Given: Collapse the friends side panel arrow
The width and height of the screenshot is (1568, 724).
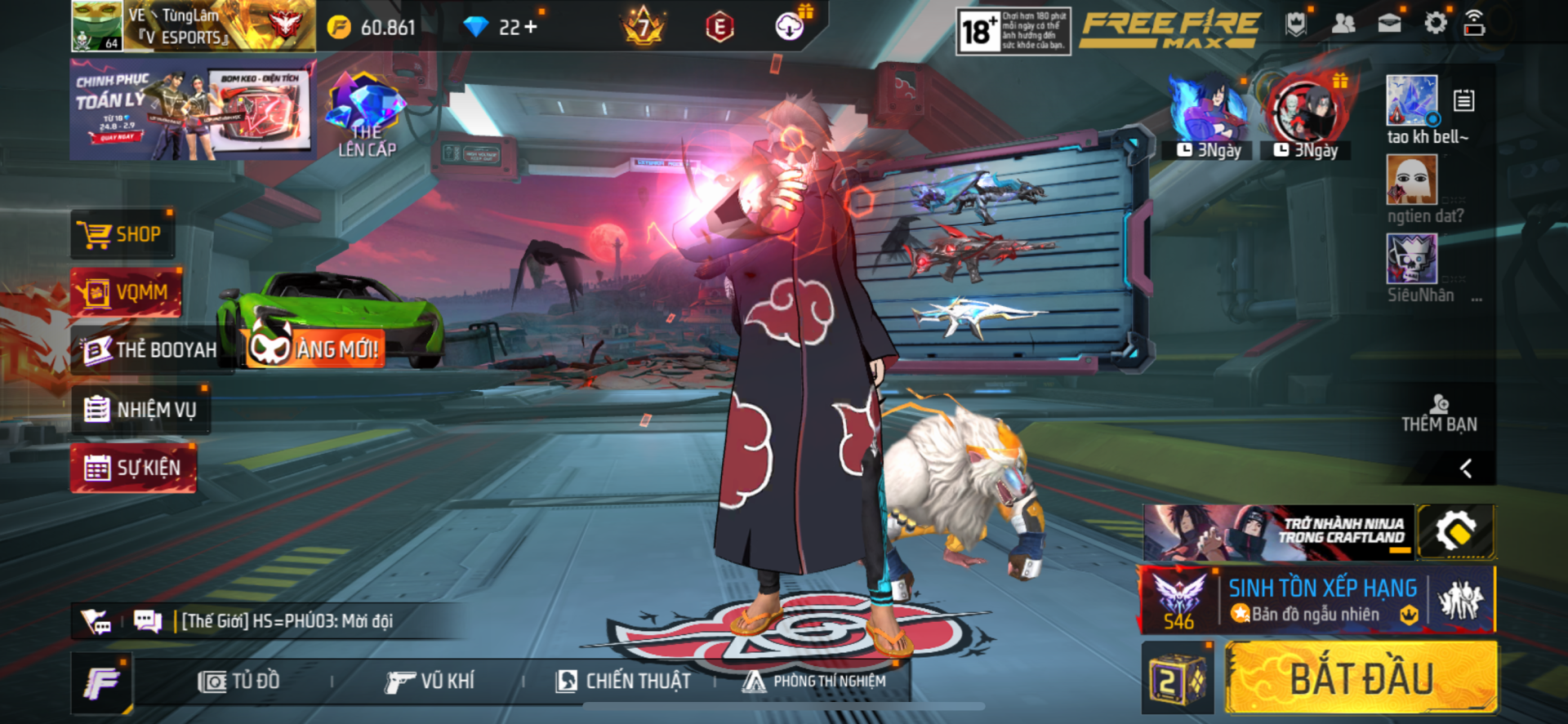Looking at the screenshot, I should [x=1466, y=469].
